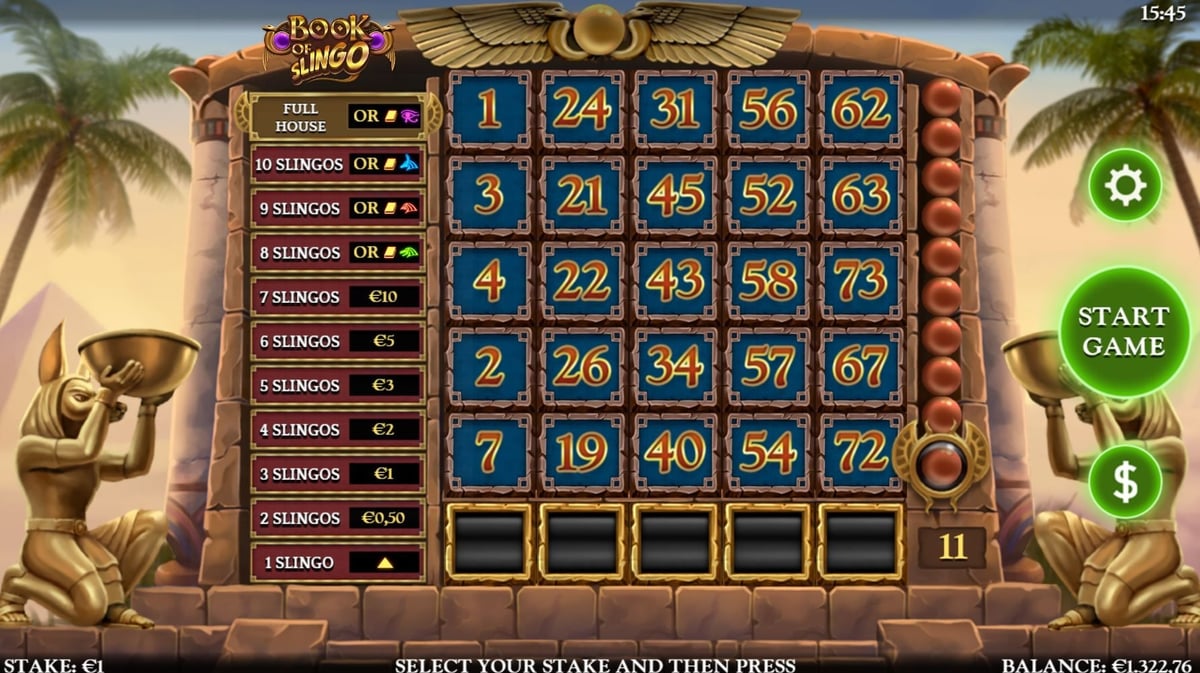Choose the number 43 tile
The image size is (1200, 673).
(675, 281)
